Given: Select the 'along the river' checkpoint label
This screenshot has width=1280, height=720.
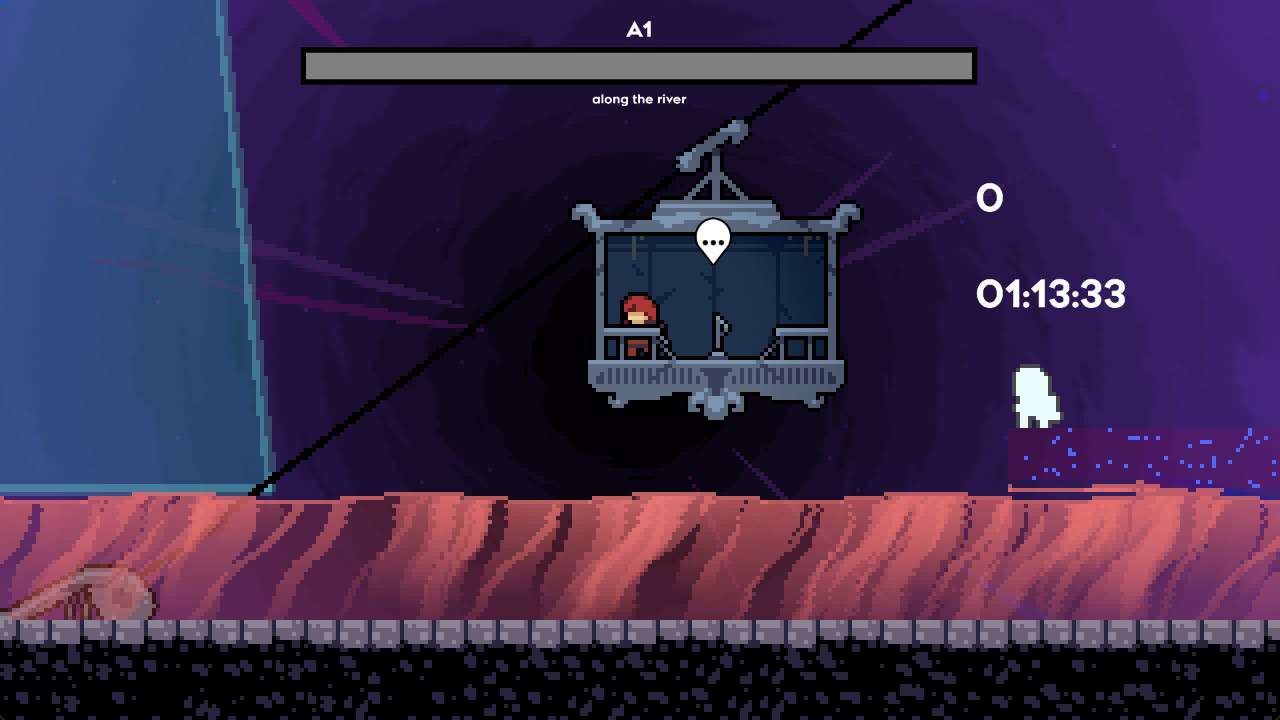Looking at the screenshot, I should (x=639, y=99).
